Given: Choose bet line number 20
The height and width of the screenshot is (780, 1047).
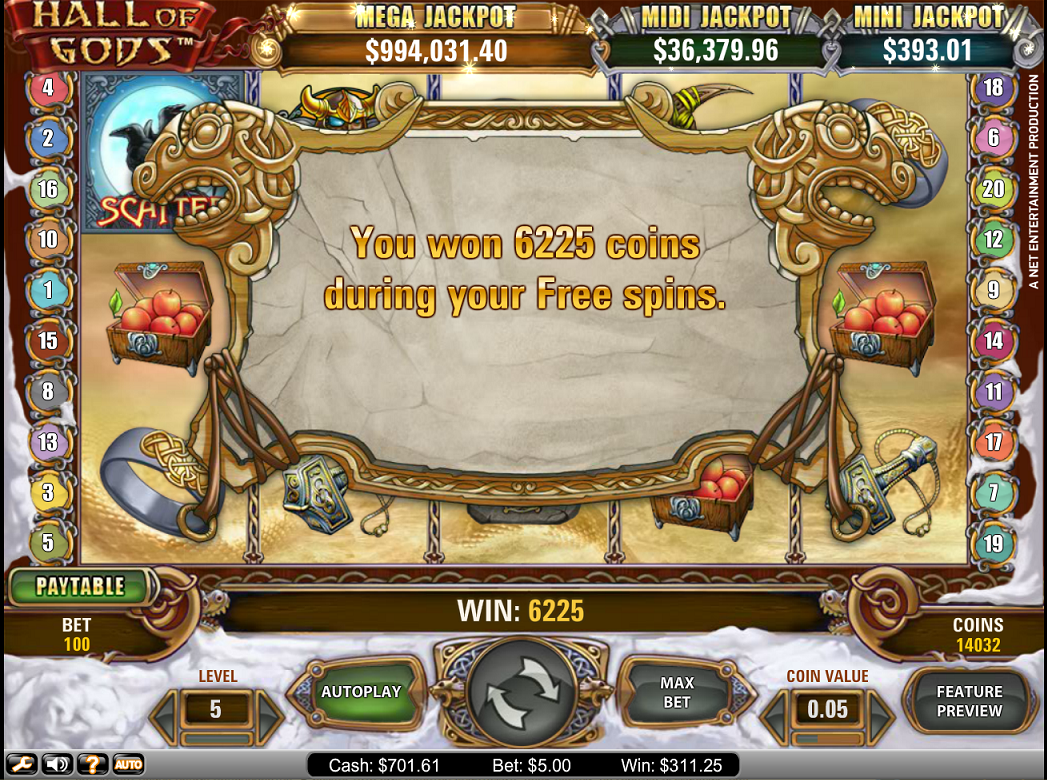Looking at the screenshot, I should tap(993, 189).
